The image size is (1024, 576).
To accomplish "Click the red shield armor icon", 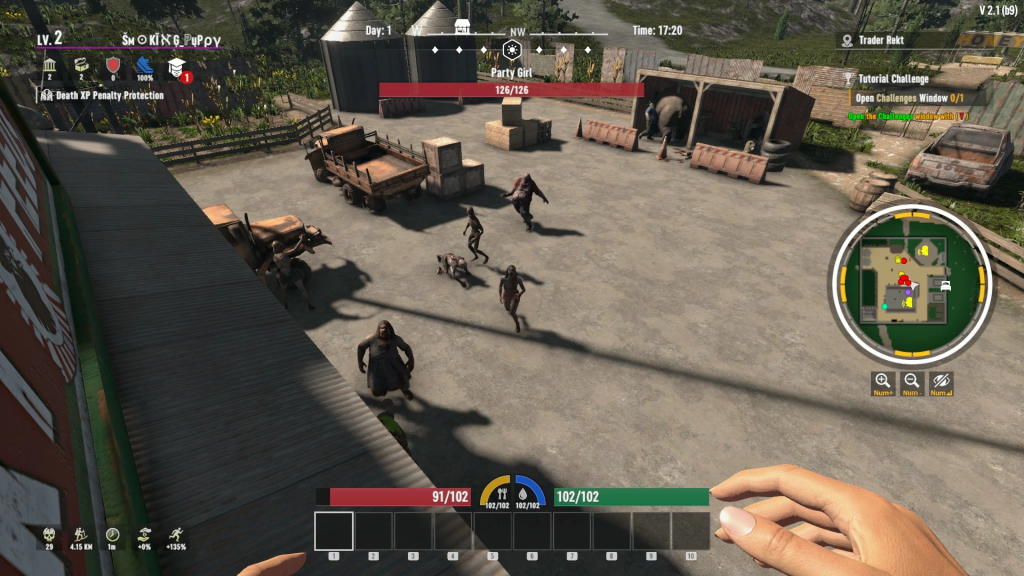I will click(113, 65).
